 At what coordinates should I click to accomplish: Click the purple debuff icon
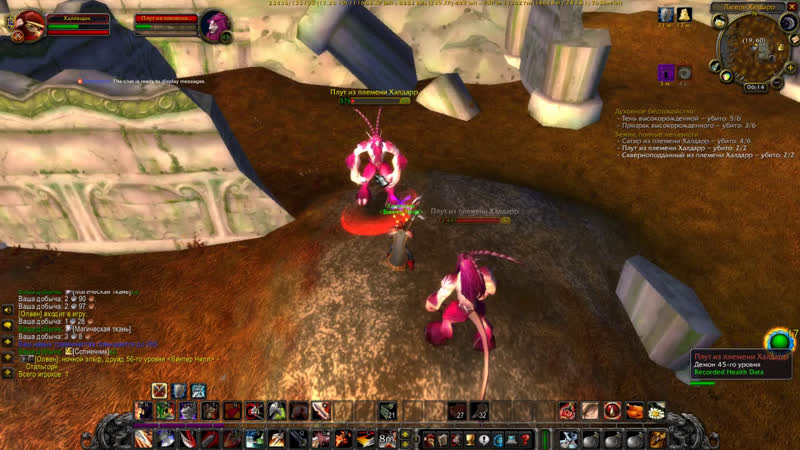tap(666, 72)
